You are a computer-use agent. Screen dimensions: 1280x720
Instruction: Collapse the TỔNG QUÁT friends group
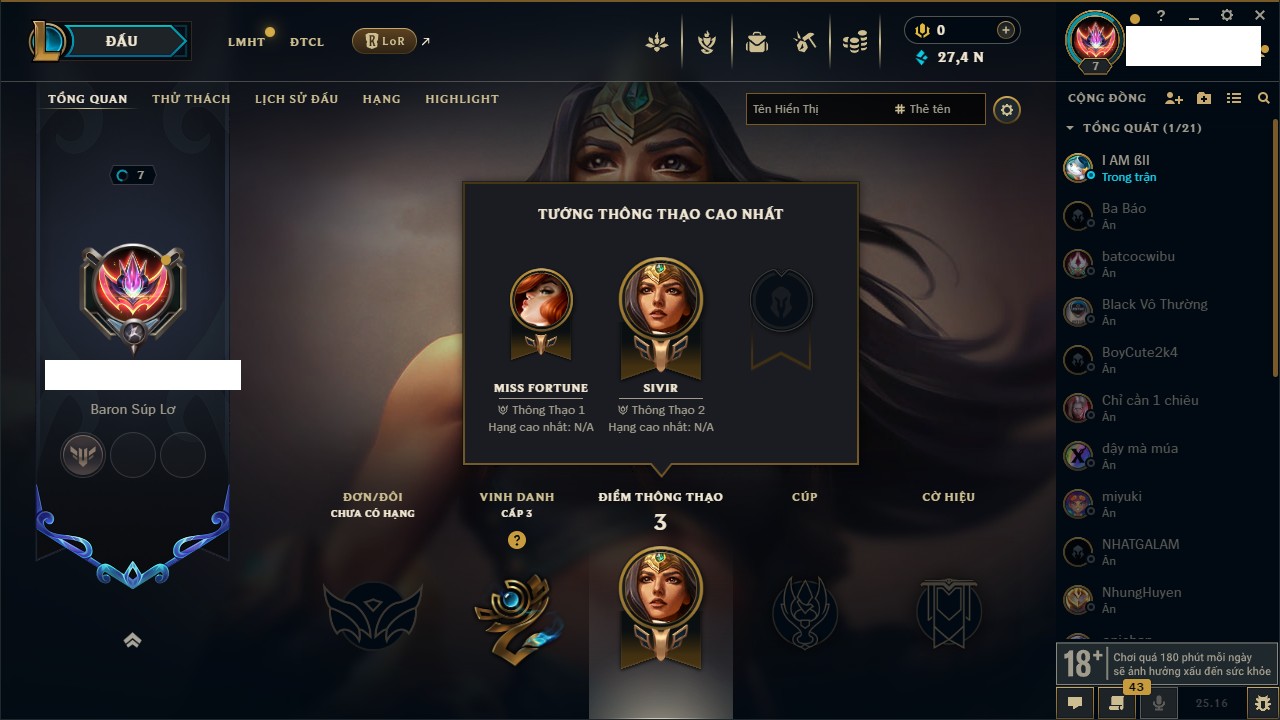(1070, 128)
